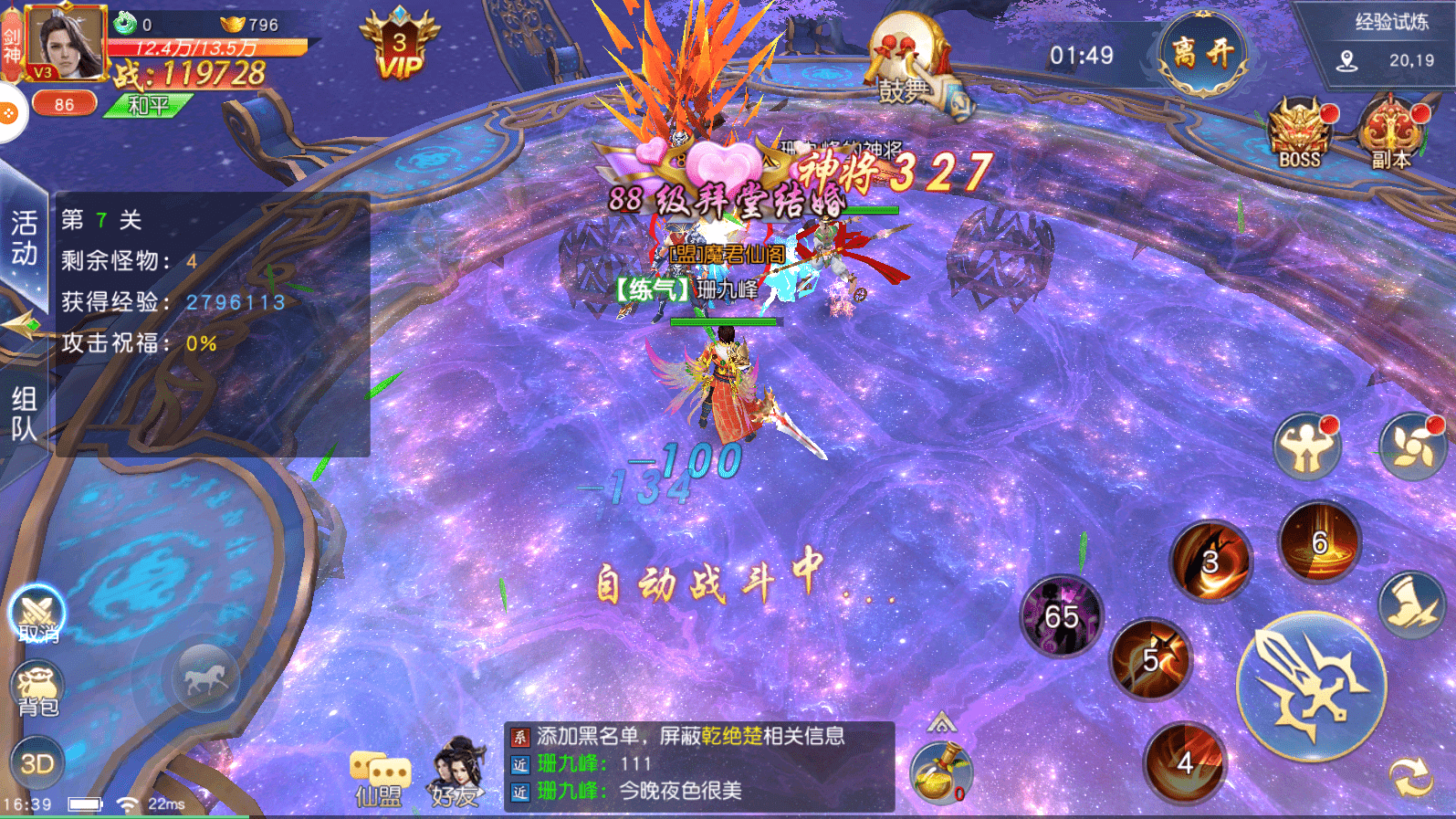Open the BOSS menu icon

pos(1299,133)
